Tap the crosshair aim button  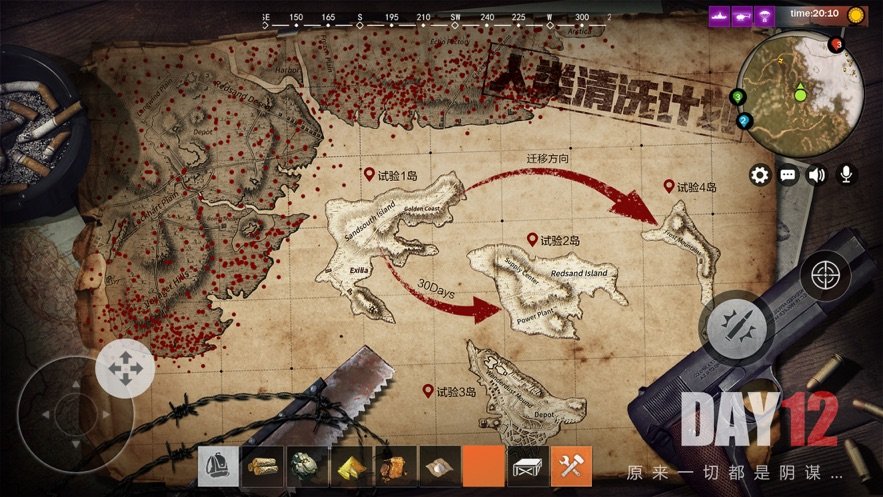(x=825, y=275)
